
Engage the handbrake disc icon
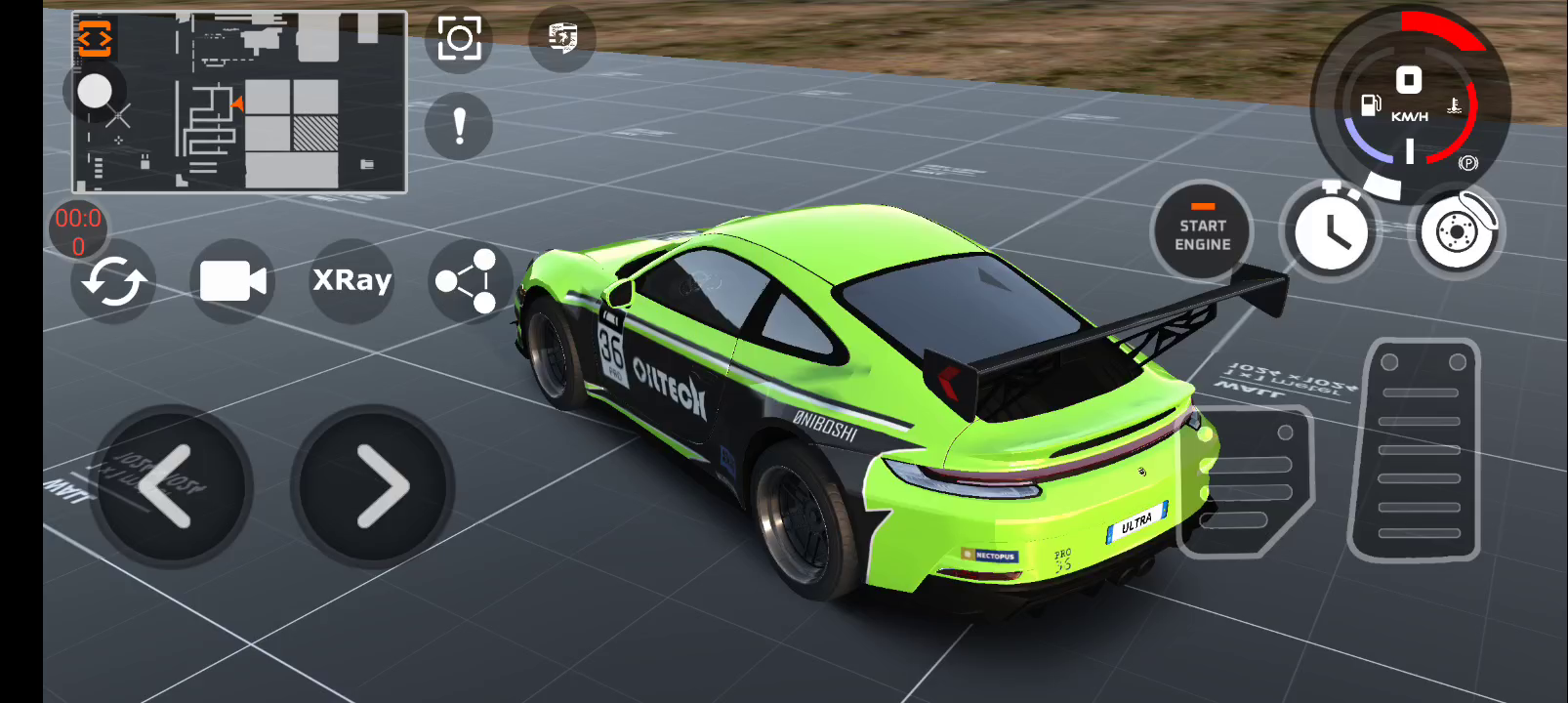point(1456,232)
